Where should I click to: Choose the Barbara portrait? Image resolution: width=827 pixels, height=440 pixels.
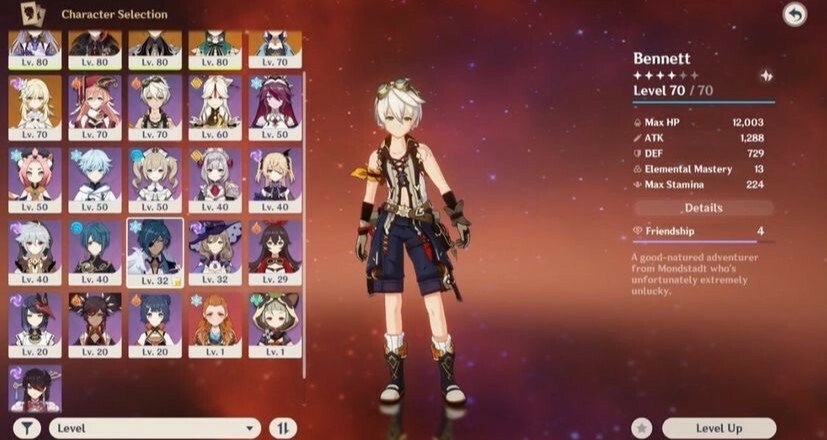point(155,176)
